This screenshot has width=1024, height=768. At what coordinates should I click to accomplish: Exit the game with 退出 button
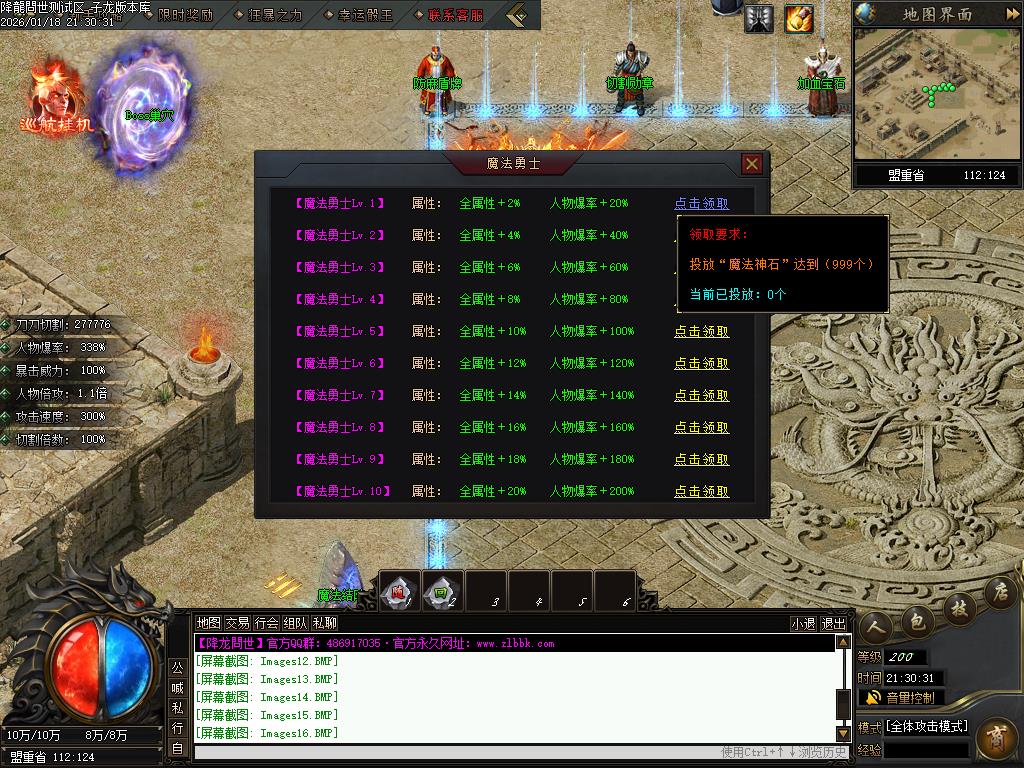[833, 623]
